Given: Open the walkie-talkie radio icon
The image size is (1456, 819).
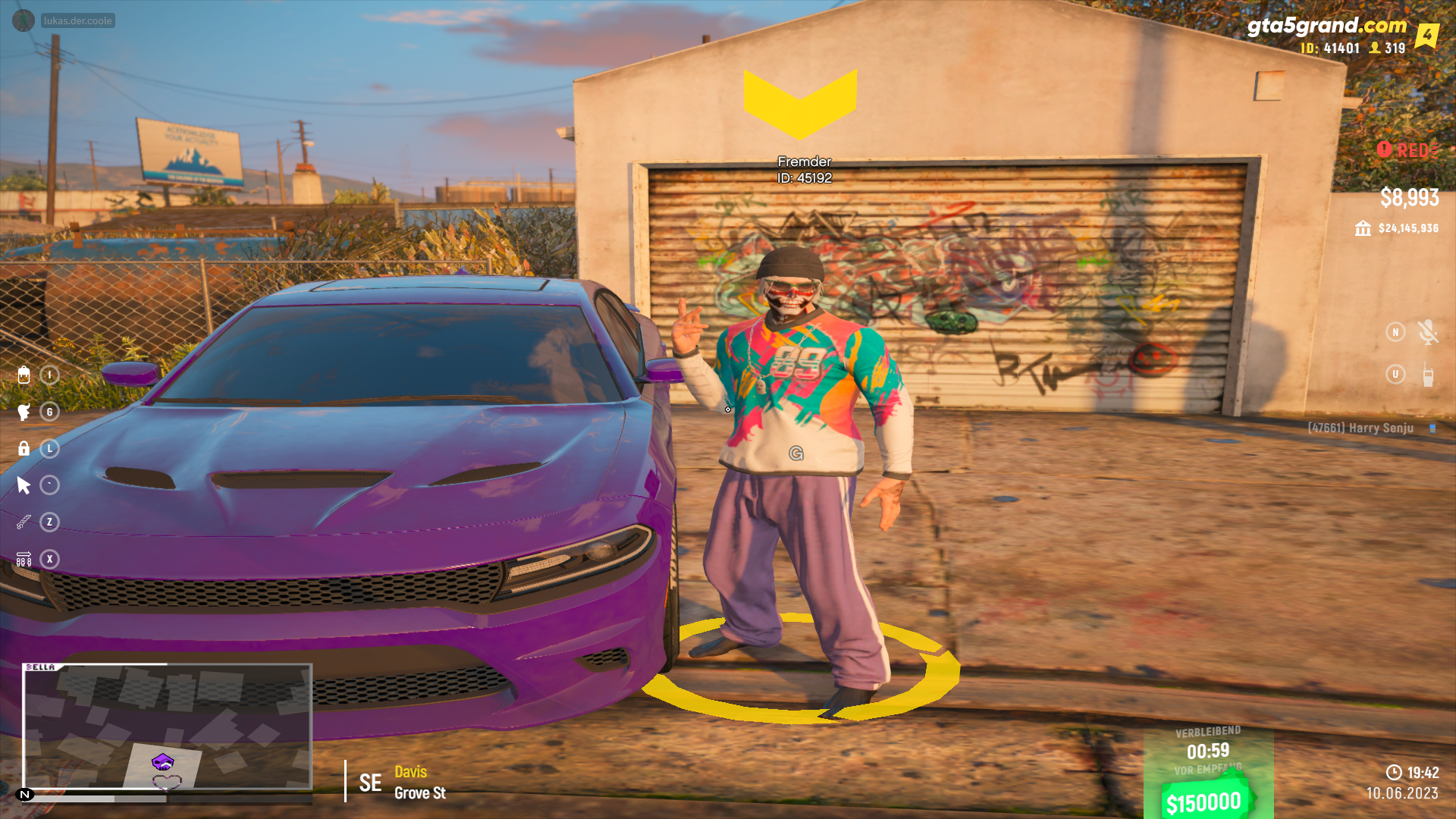Looking at the screenshot, I should pyautogui.click(x=1428, y=375).
